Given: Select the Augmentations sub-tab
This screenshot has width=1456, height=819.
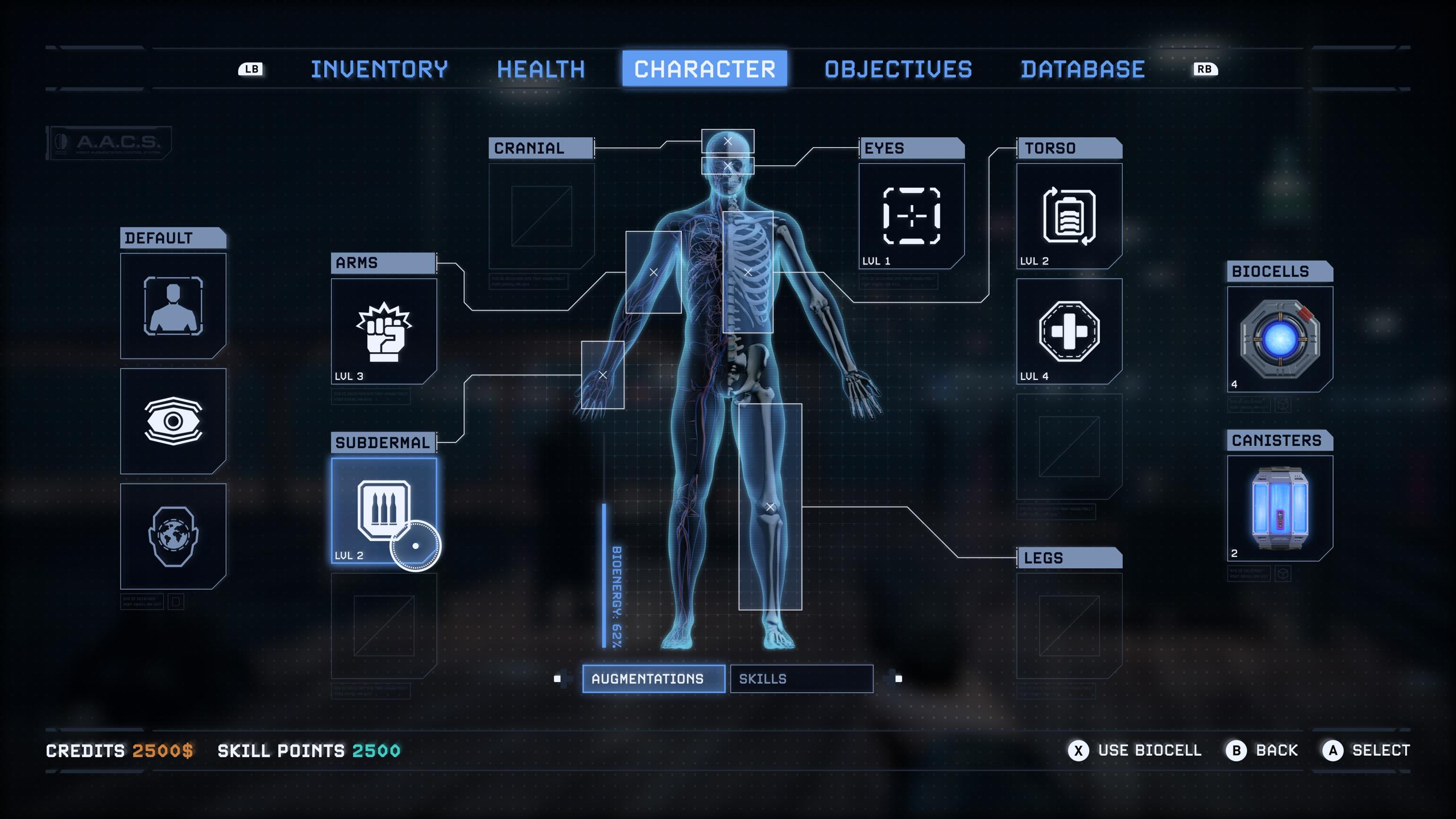Looking at the screenshot, I should [653, 679].
